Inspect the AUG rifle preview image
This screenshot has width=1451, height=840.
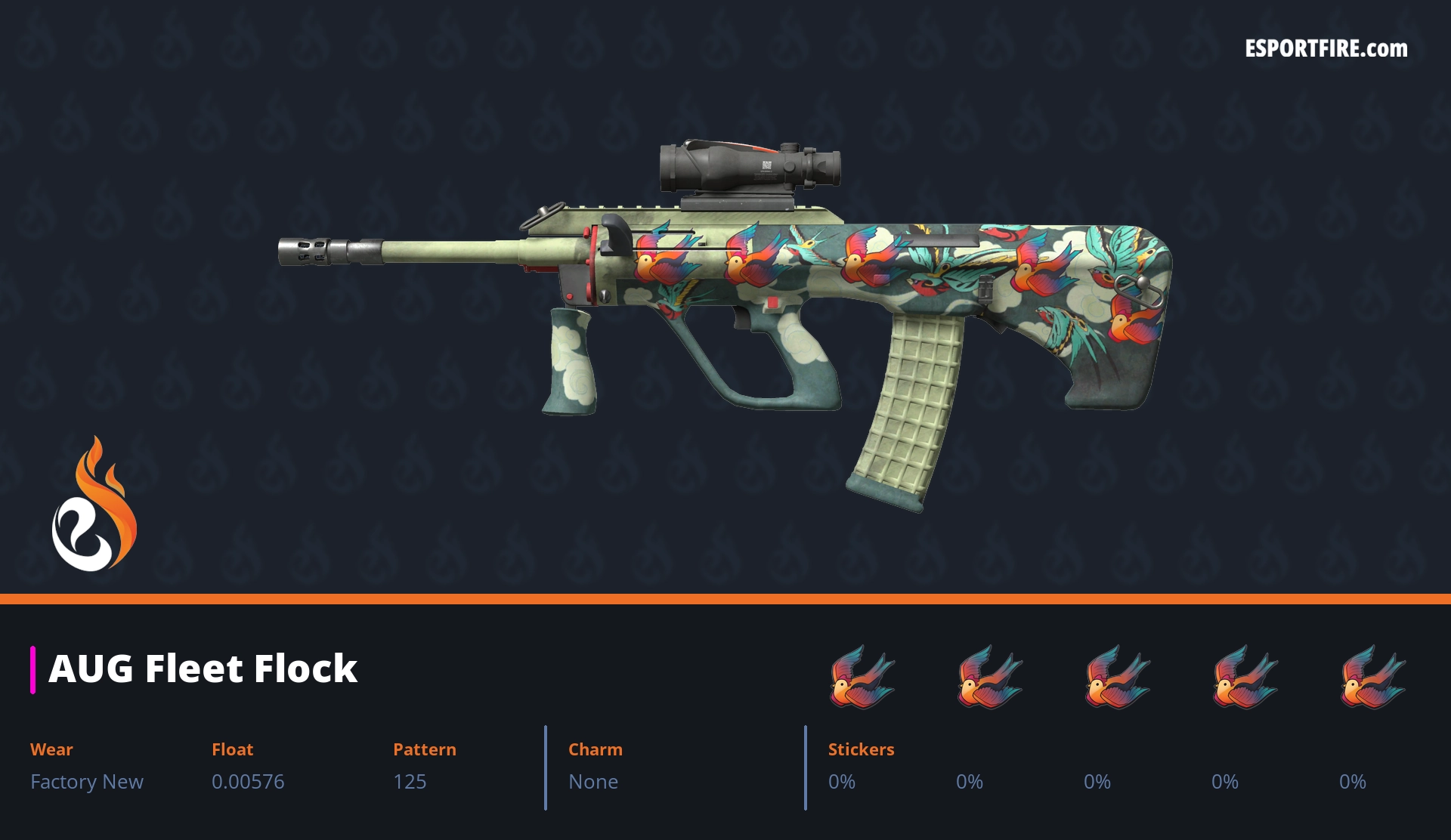(x=725, y=317)
